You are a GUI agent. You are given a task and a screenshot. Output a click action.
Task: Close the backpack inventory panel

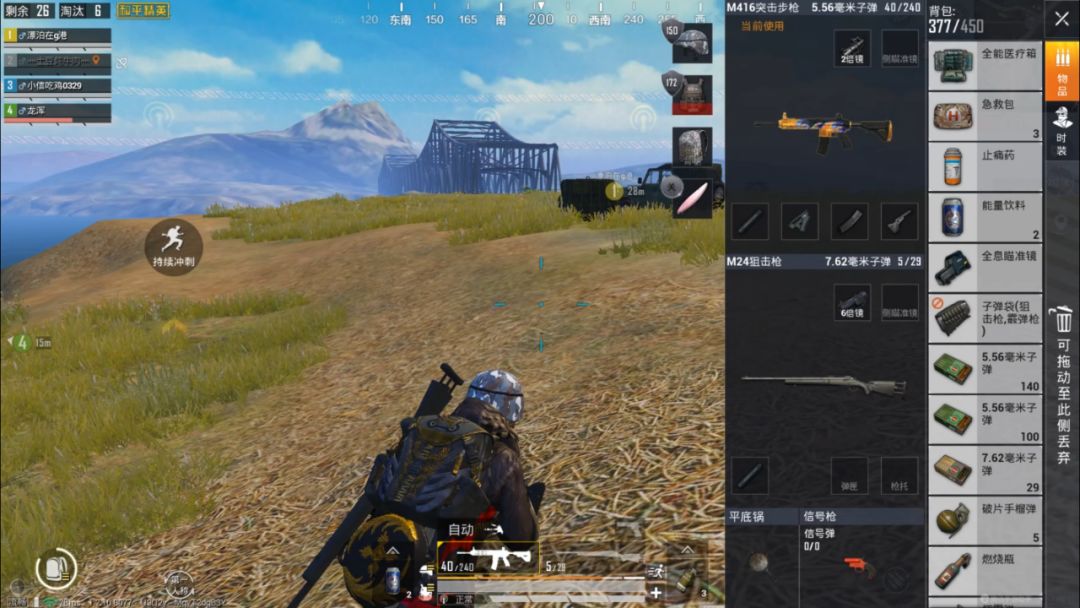point(1061,19)
